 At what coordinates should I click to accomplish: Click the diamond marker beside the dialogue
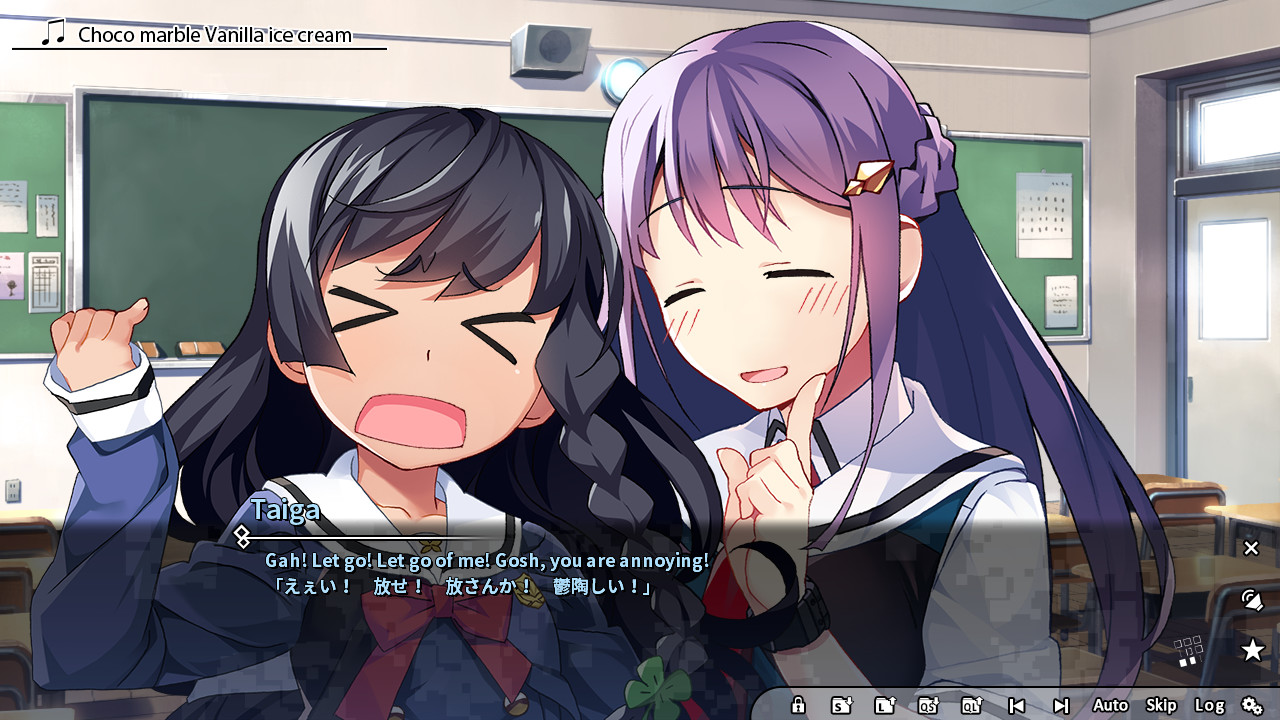coord(243,537)
